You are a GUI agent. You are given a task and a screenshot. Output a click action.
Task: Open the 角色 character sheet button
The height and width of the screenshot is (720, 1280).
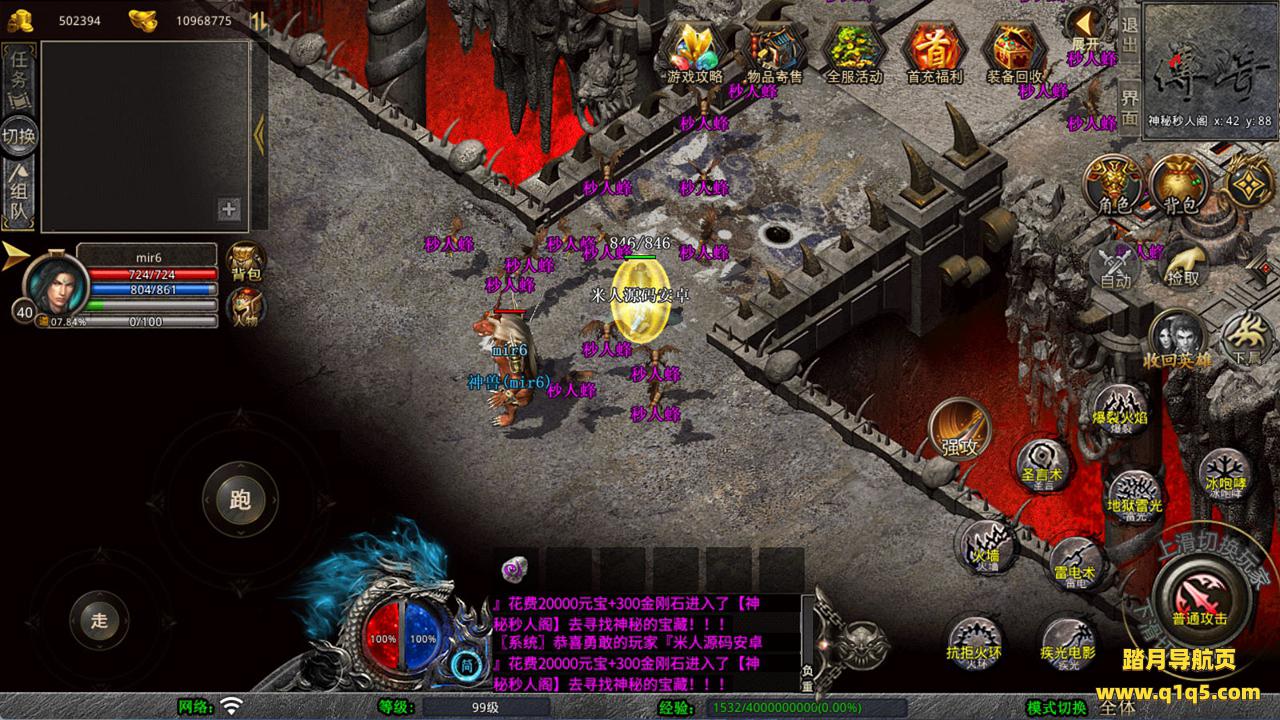click(1114, 186)
